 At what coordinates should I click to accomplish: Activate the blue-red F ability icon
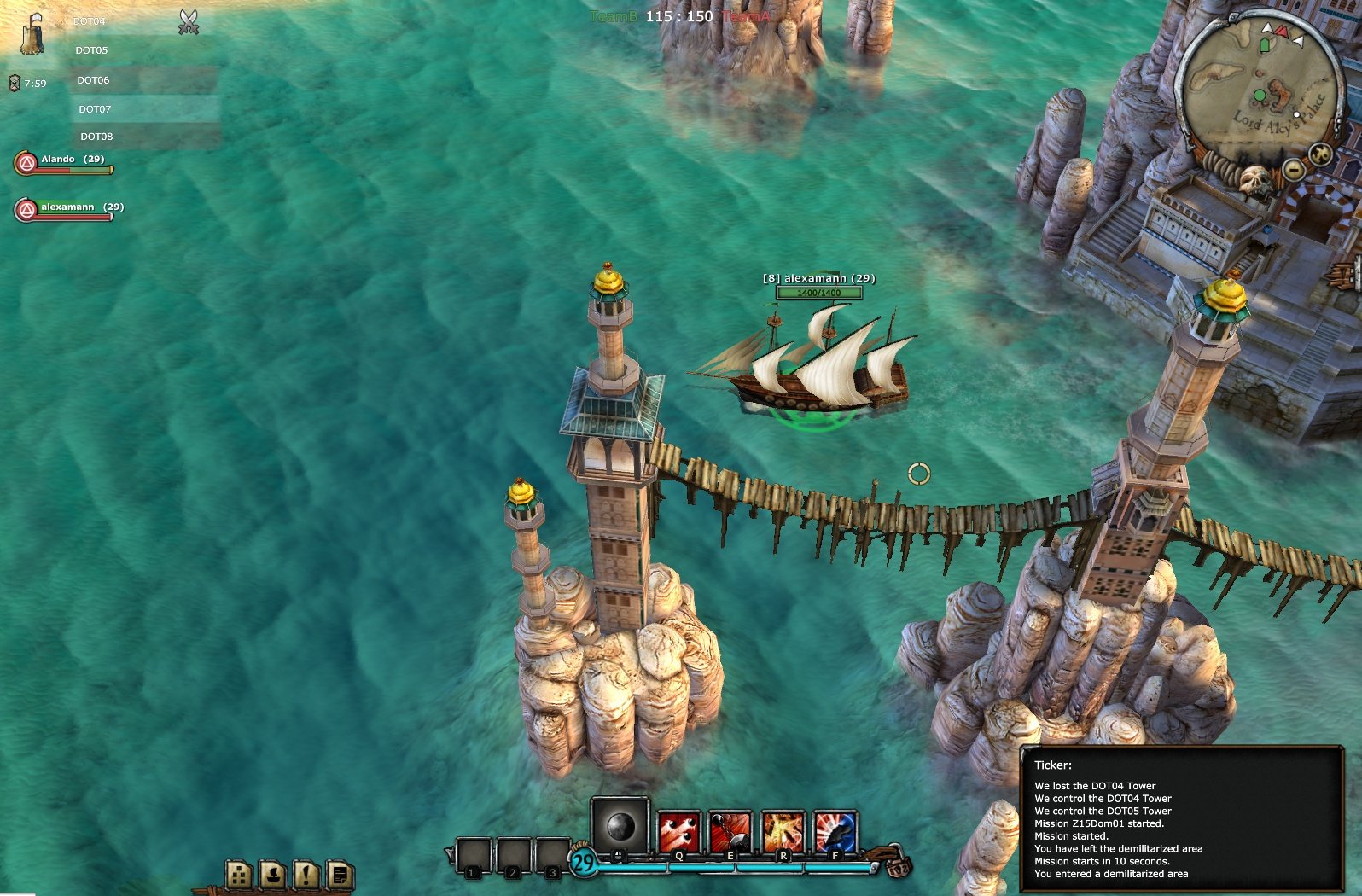coord(835,831)
